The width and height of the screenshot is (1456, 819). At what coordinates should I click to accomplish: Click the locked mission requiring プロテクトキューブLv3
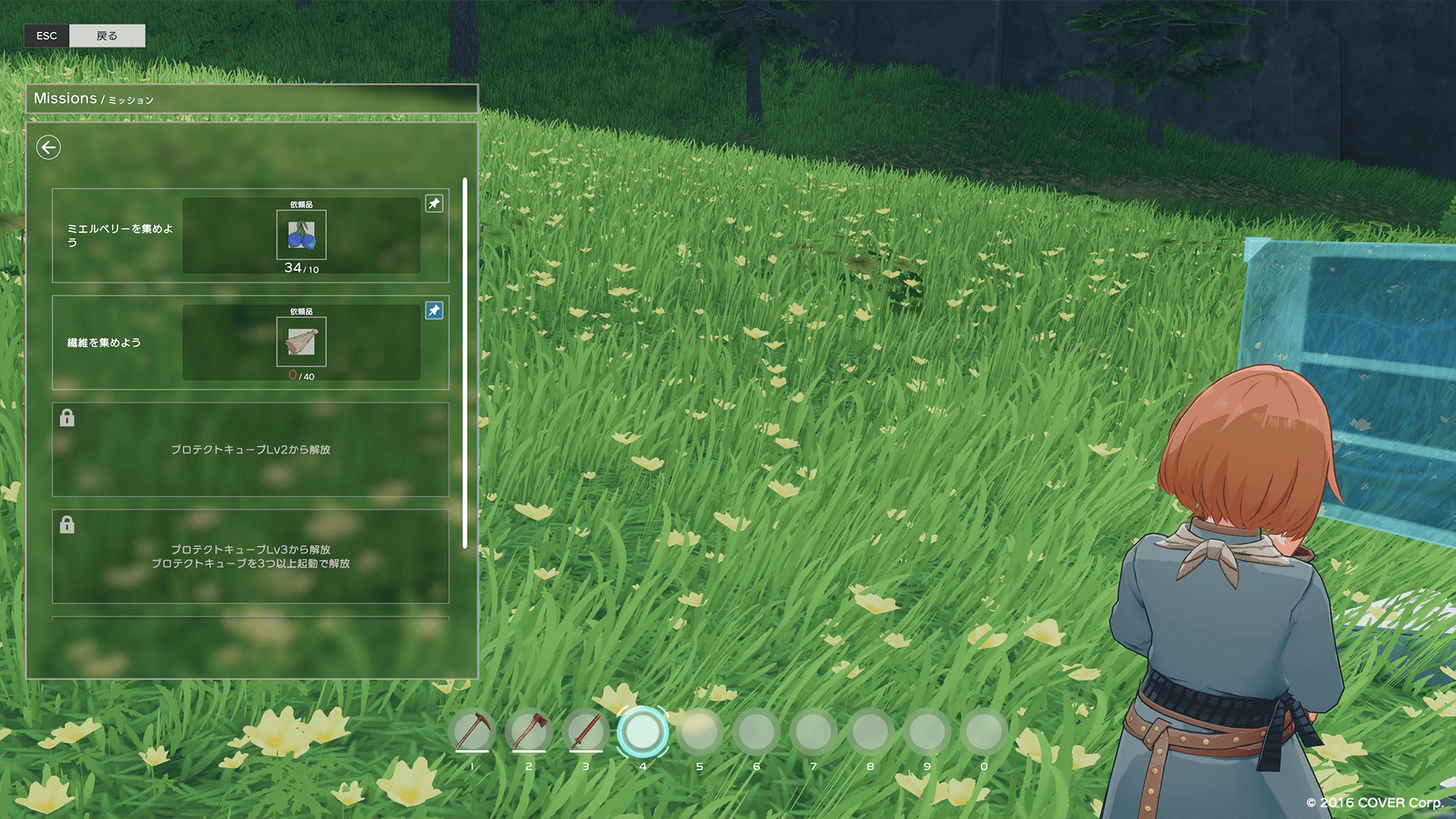(250, 556)
